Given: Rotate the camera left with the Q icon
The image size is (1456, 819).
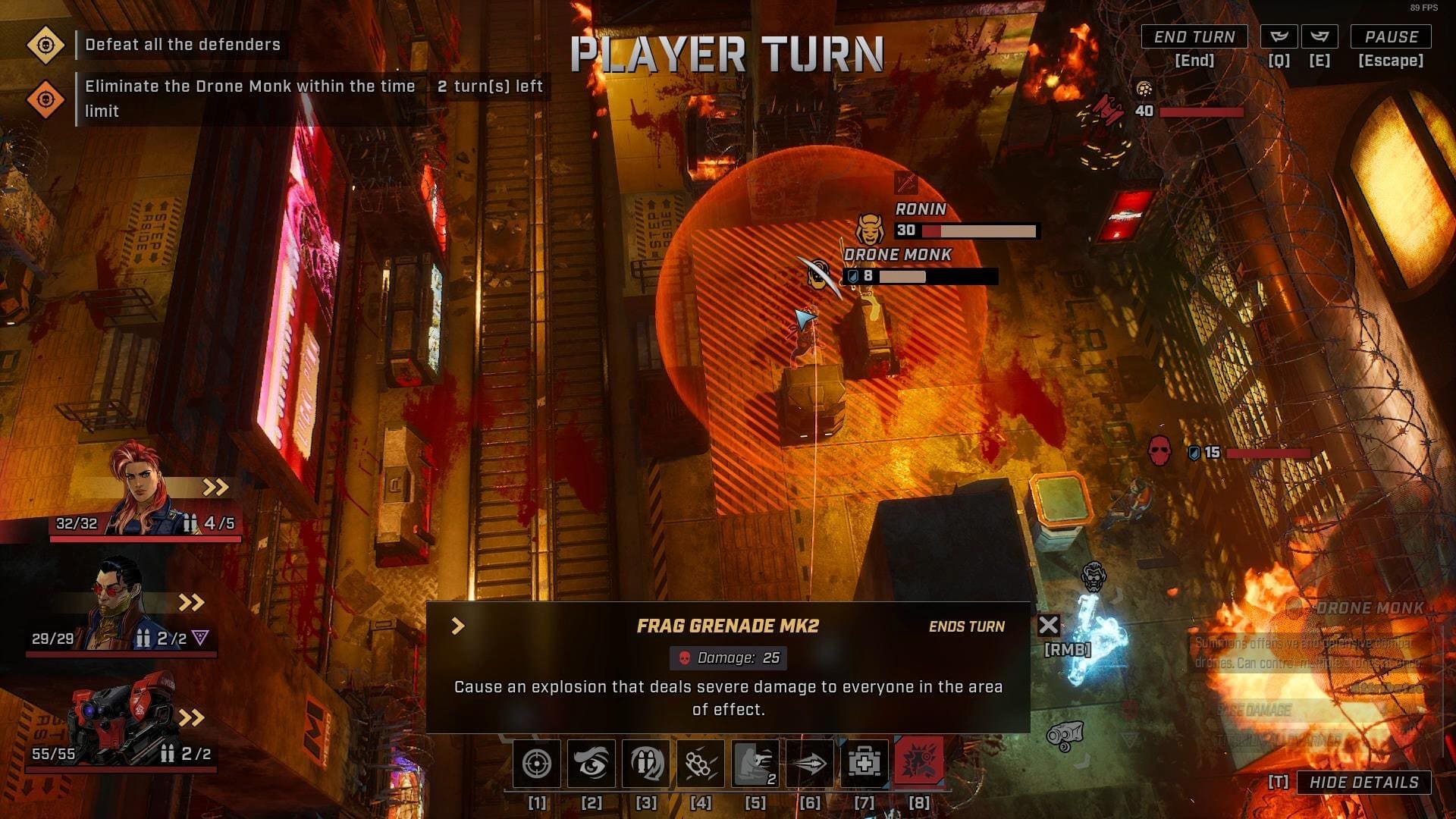Looking at the screenshot, I should (1280, 36).
